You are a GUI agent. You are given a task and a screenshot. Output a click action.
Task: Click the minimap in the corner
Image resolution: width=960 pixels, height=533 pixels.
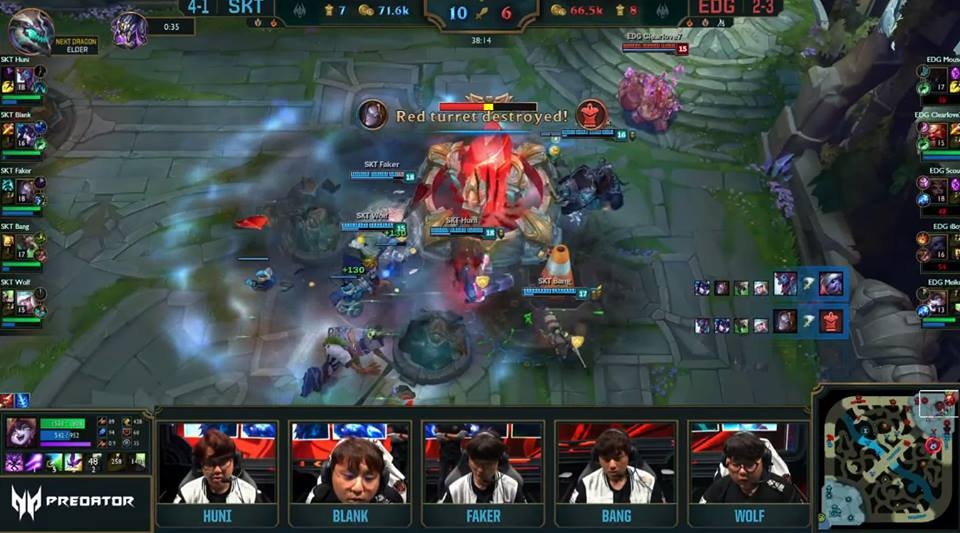tap(885, 459)
